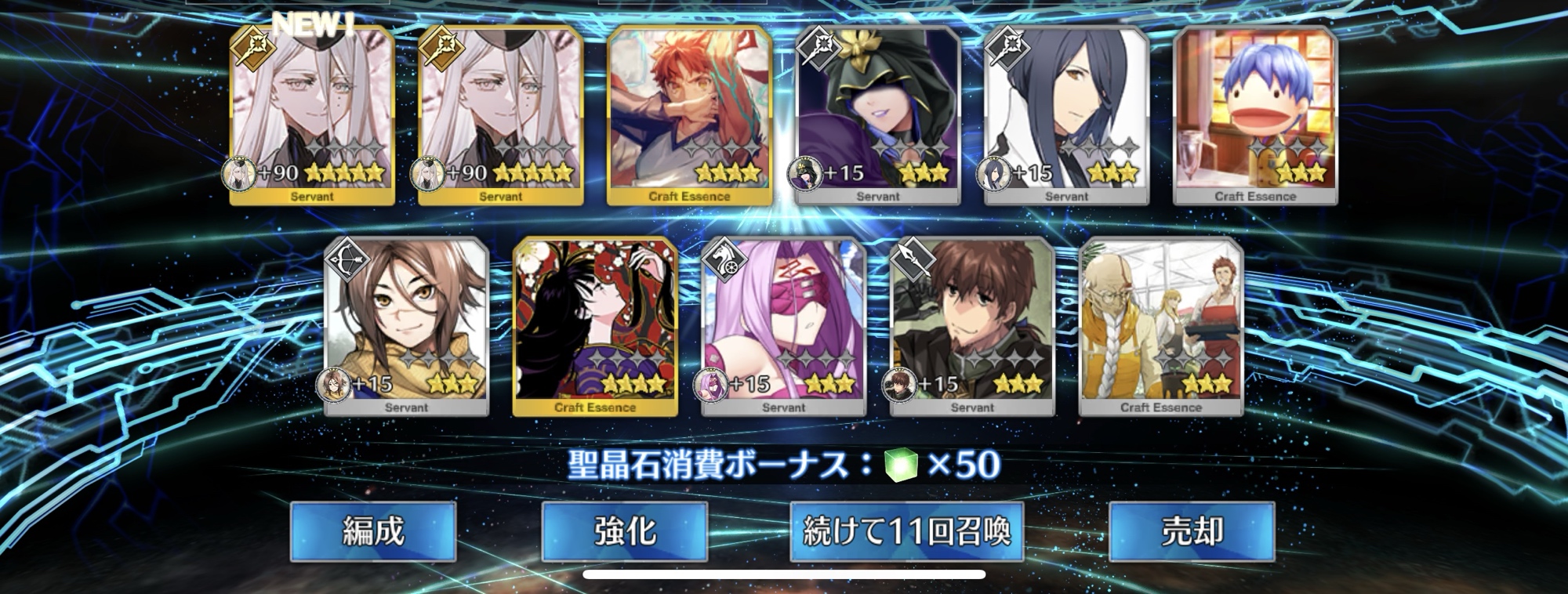Choose the dark blue-haired servant in white
The image size is (1568, 594).
[x=1066, y=115]
